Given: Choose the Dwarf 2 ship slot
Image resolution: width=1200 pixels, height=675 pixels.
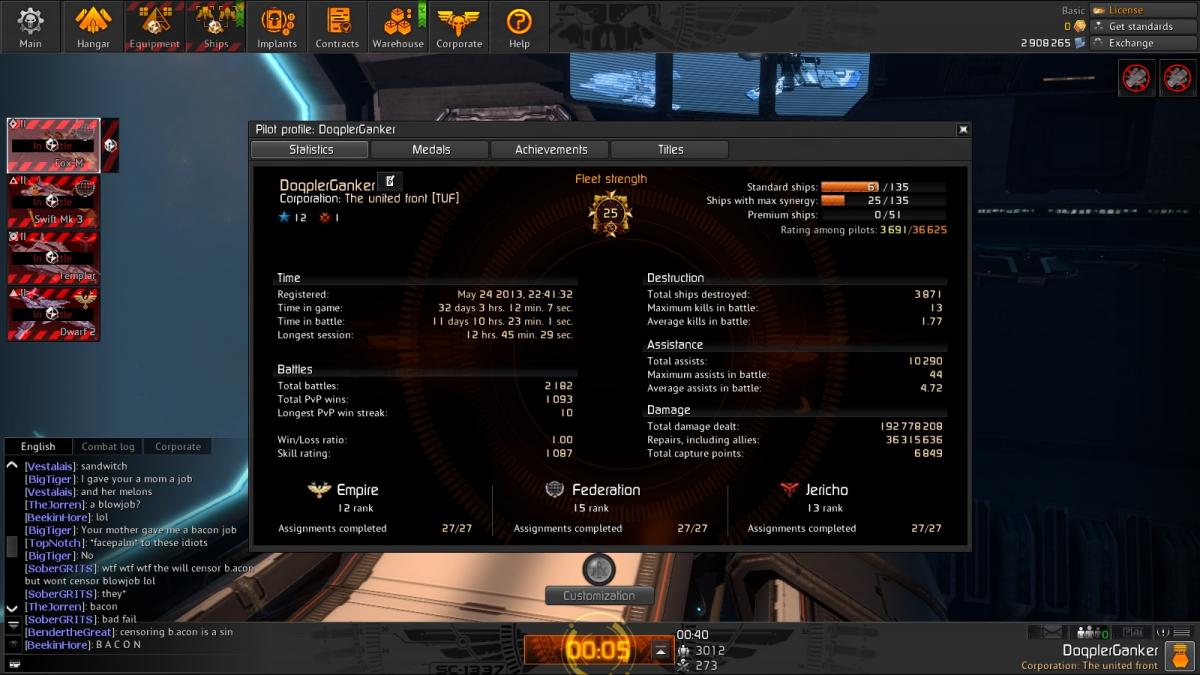Looking at the screenshot, I should tap(54, 314).
